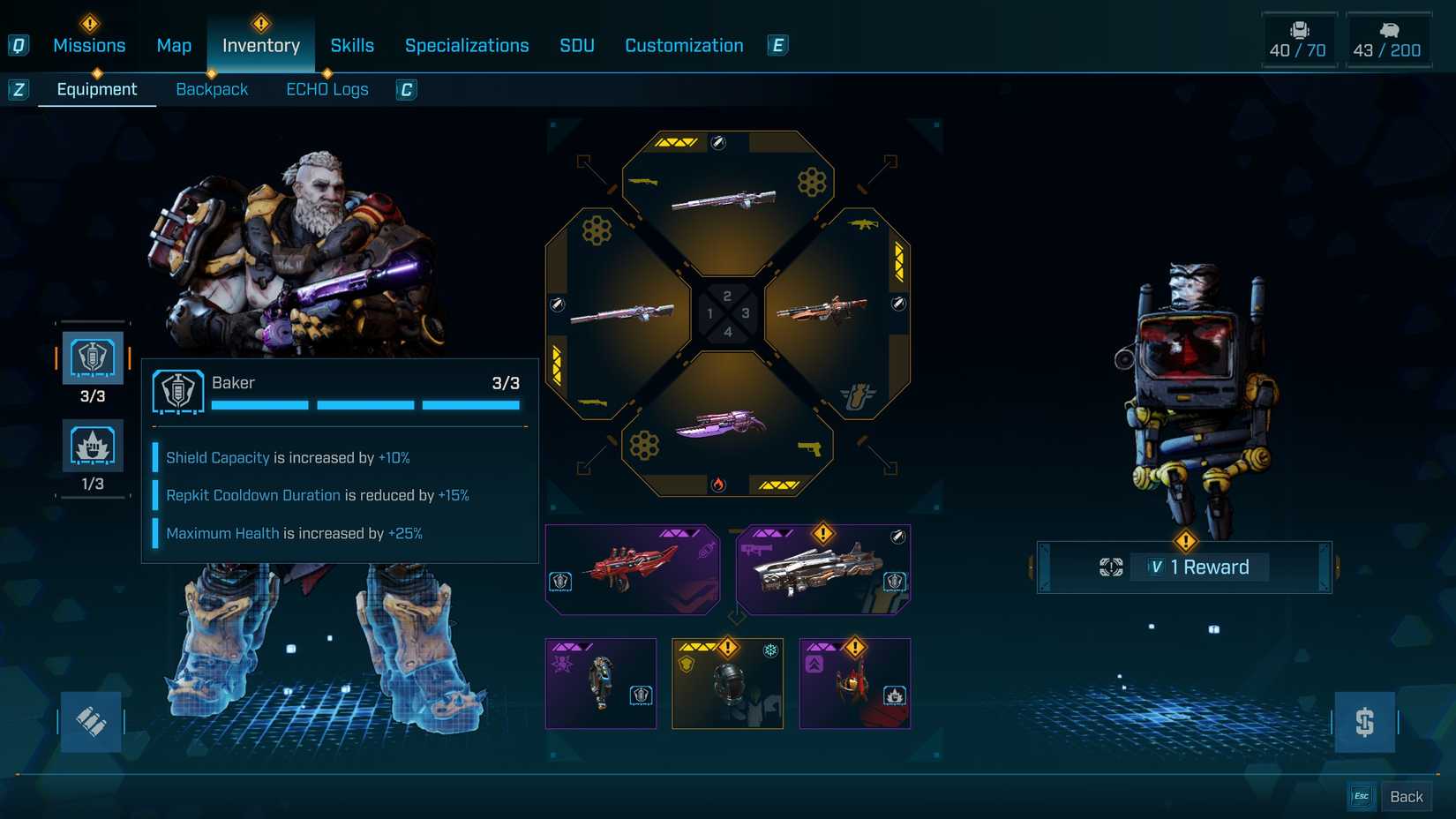Select weapon slot 4 in the center wheel
The width and height of the screenshot is (1456, 819).
click(726, 334)
